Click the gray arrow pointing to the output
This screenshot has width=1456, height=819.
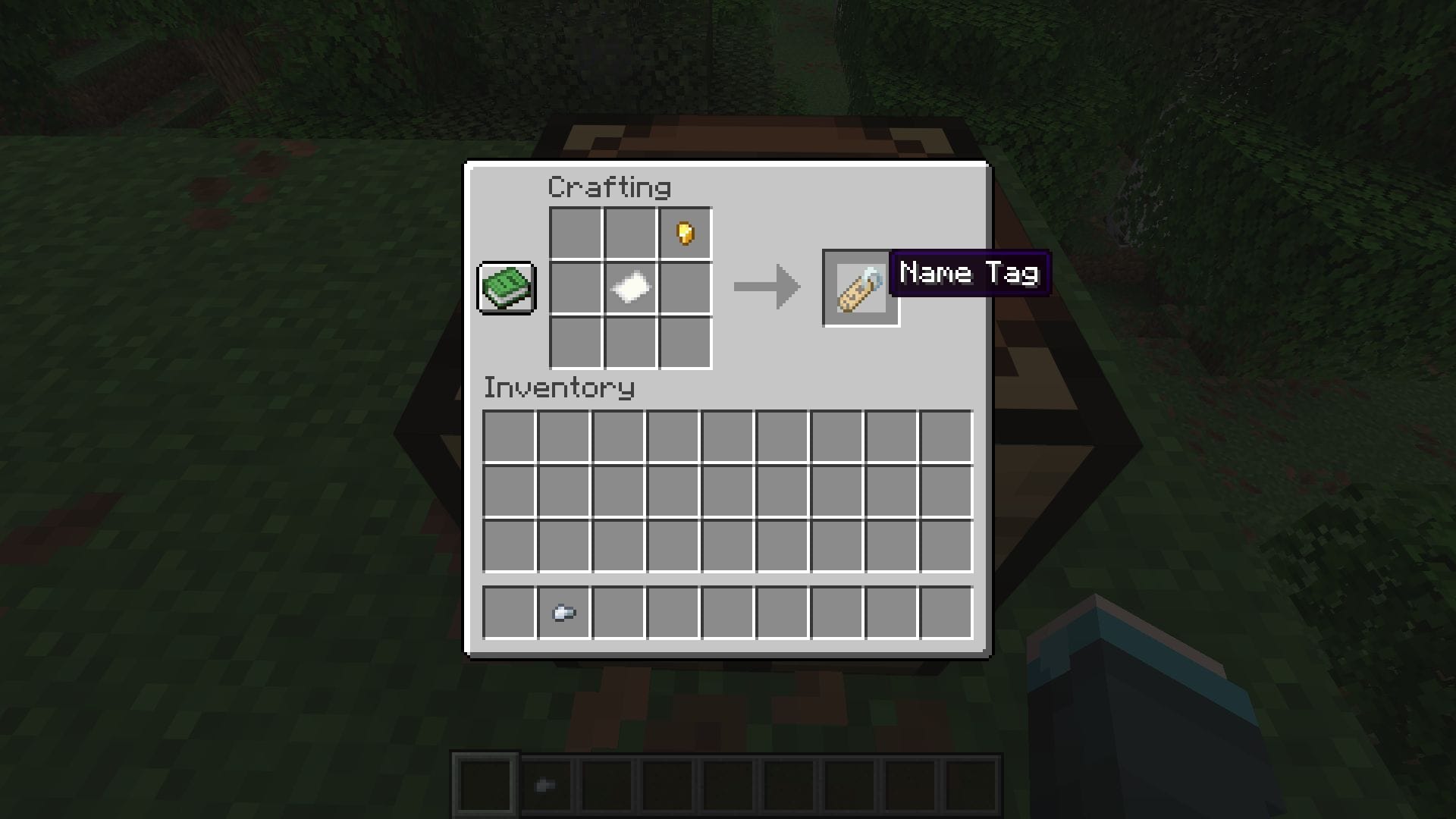(x=766, y=288)
